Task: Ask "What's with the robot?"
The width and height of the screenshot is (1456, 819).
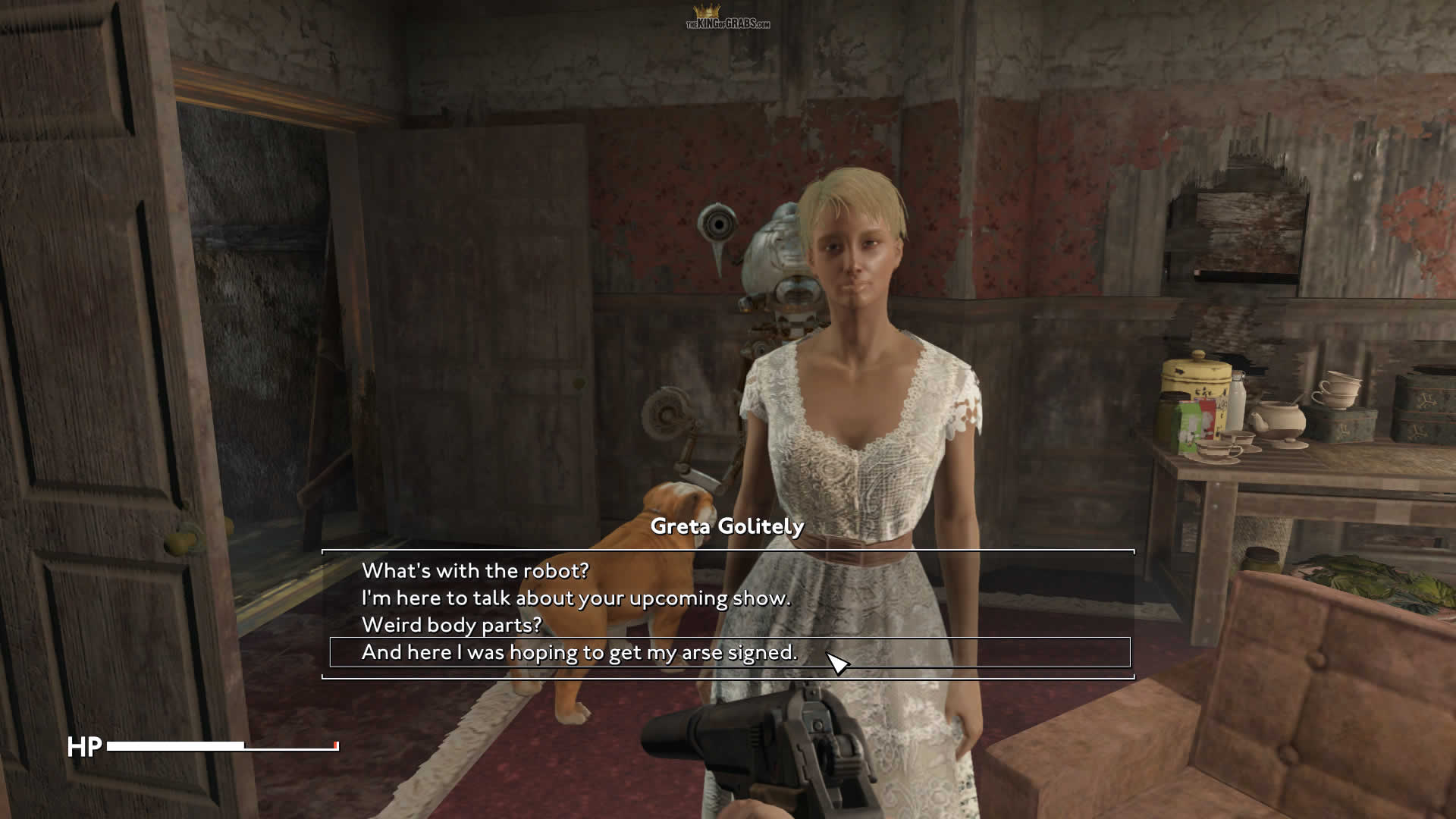Action: tap(475, 570)
